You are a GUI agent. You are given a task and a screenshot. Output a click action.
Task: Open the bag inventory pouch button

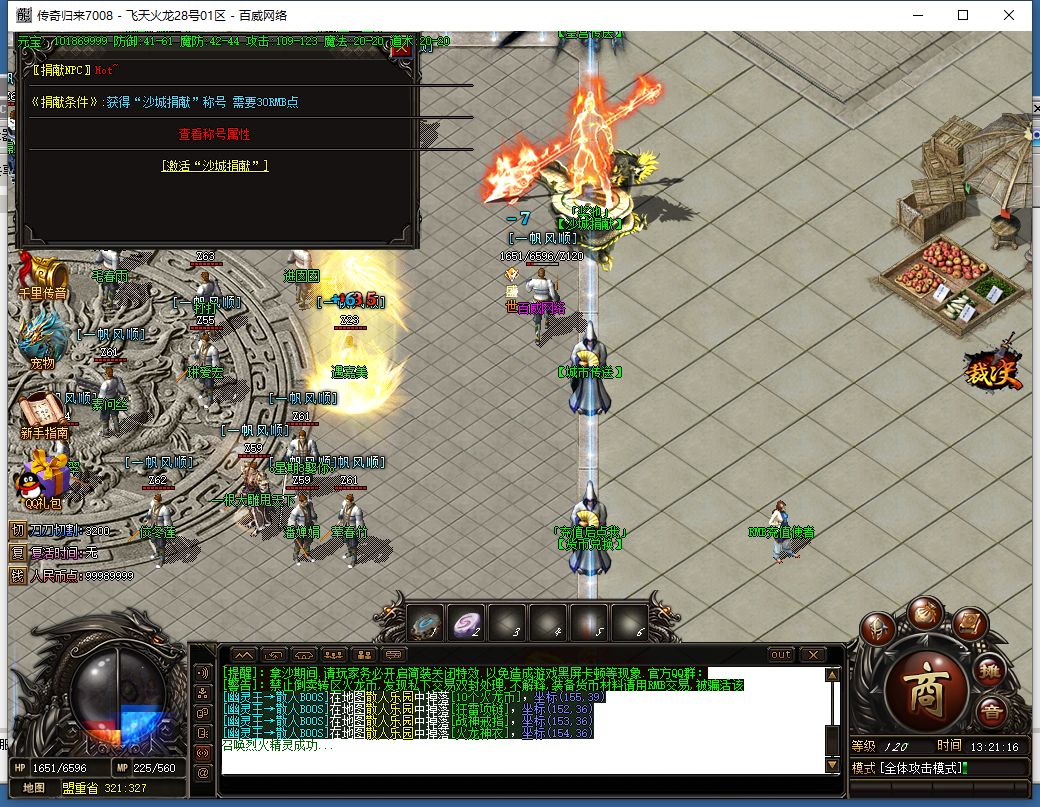click(x=924, y=612)
